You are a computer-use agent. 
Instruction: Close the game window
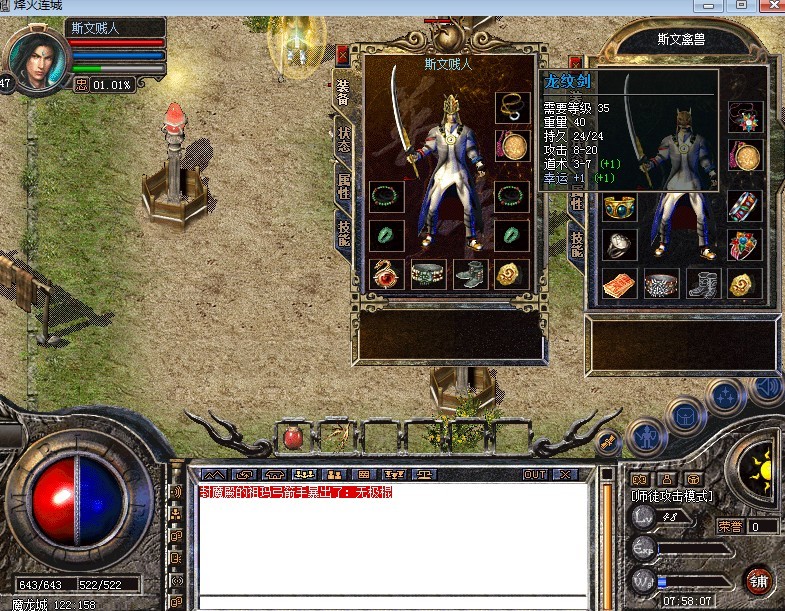[x=768, y=5]
